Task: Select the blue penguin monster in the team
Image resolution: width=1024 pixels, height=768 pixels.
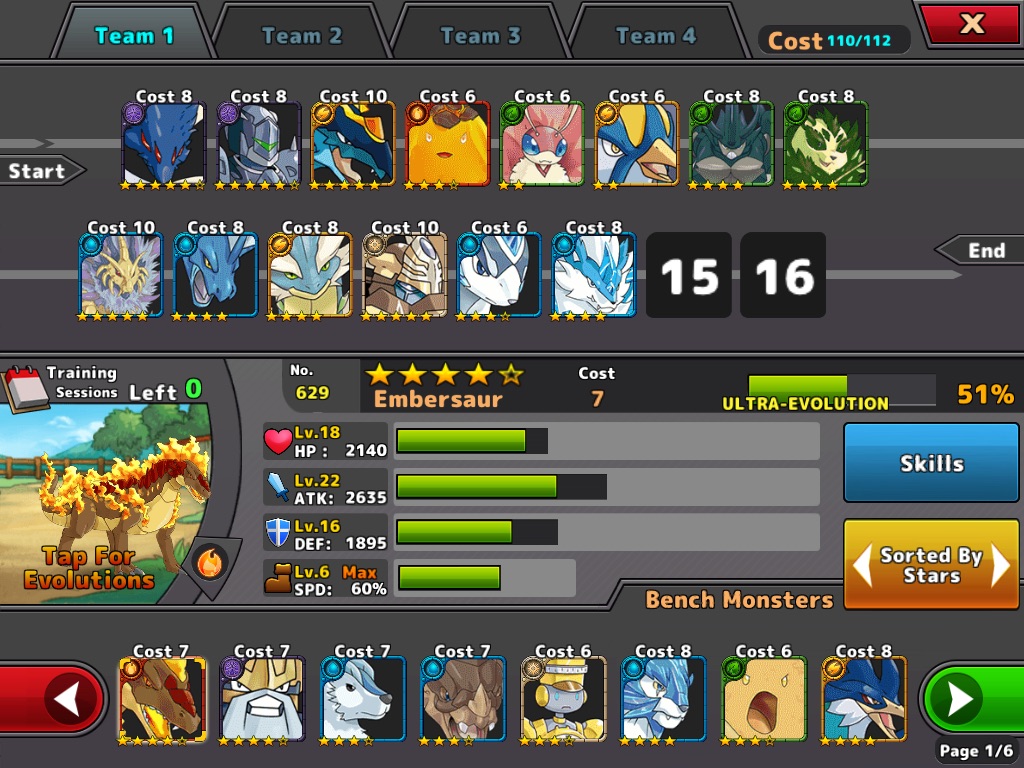Action: (x=637, y=144)
